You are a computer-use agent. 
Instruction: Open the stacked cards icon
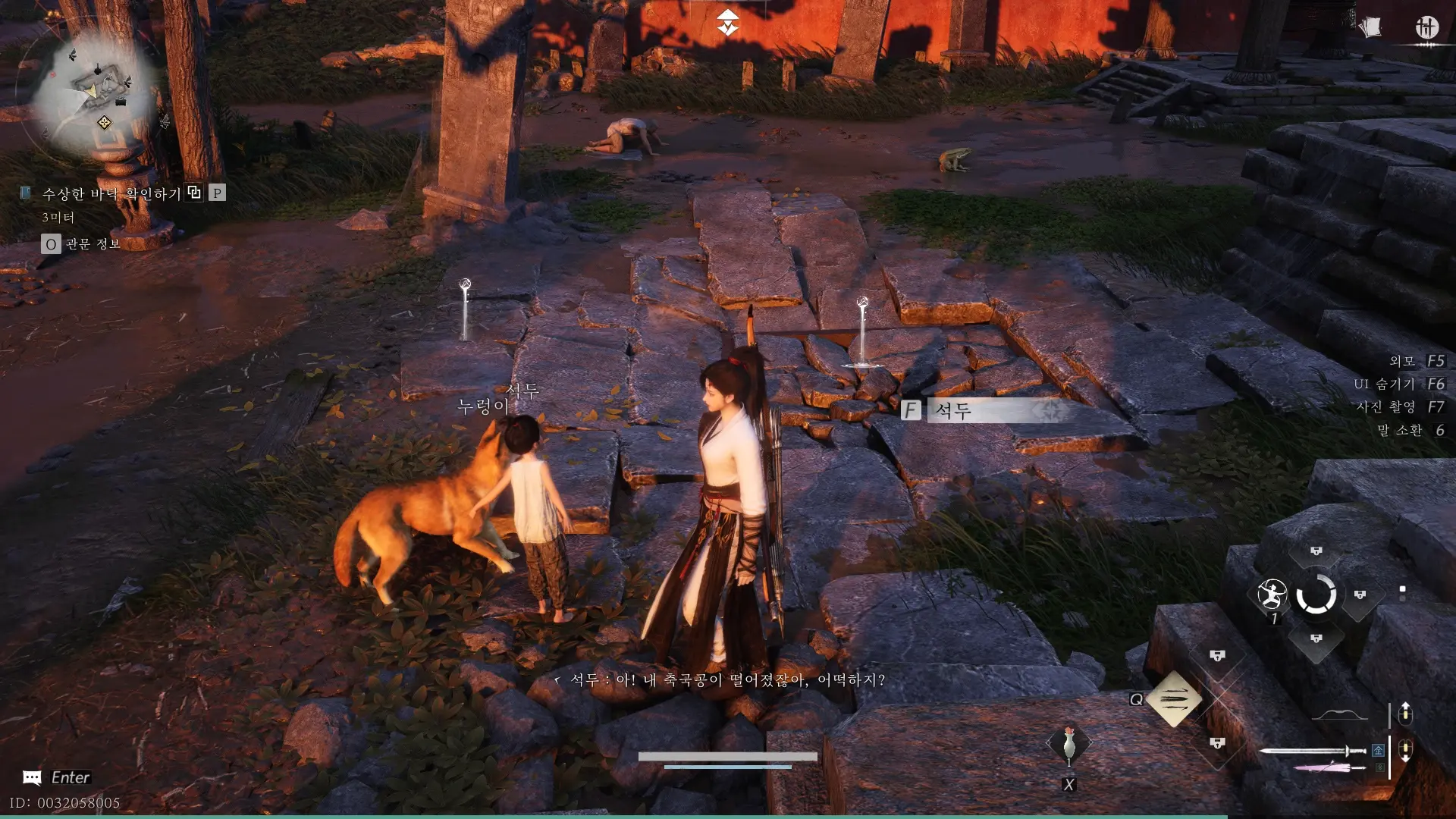click(x=1370, y=28)
